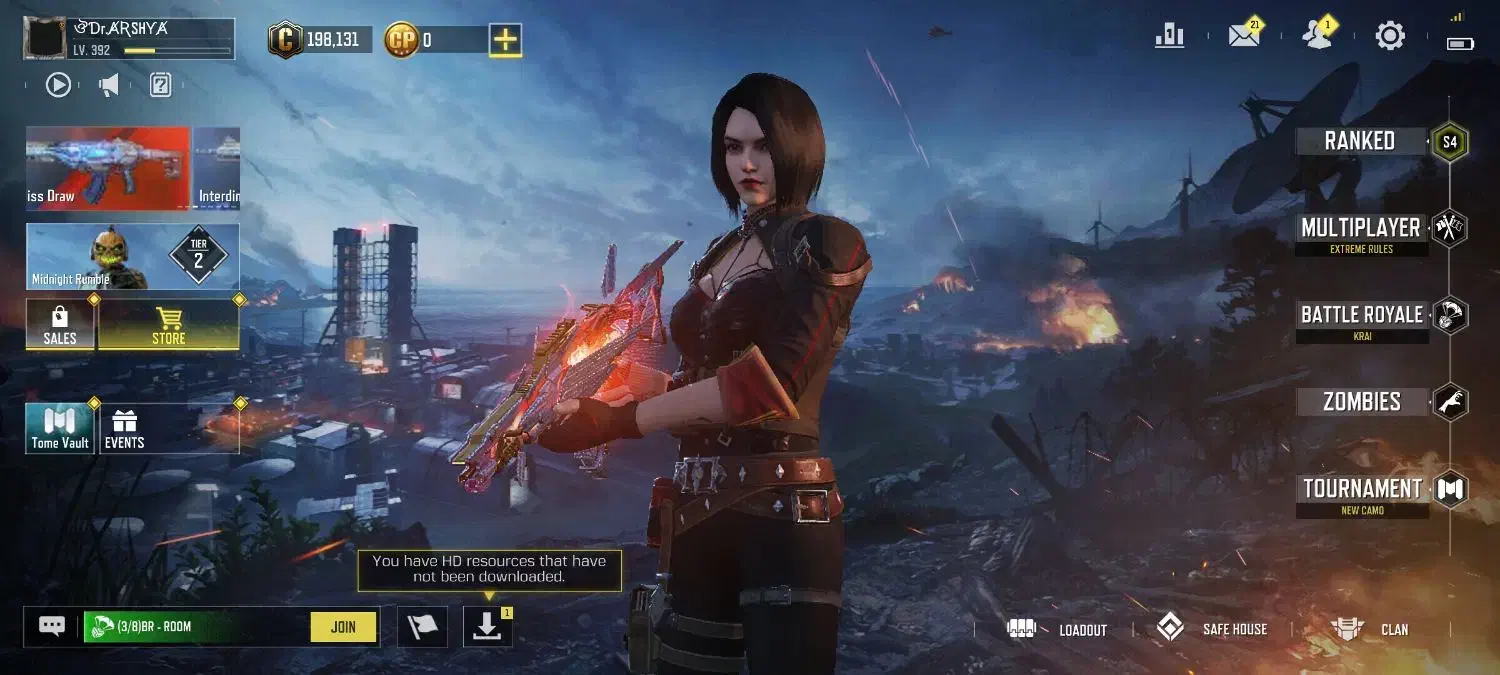Image resolution: width=1500 pixels, height=675 pixels.
Task: Open the settings gear
Action: [1390, 36]
